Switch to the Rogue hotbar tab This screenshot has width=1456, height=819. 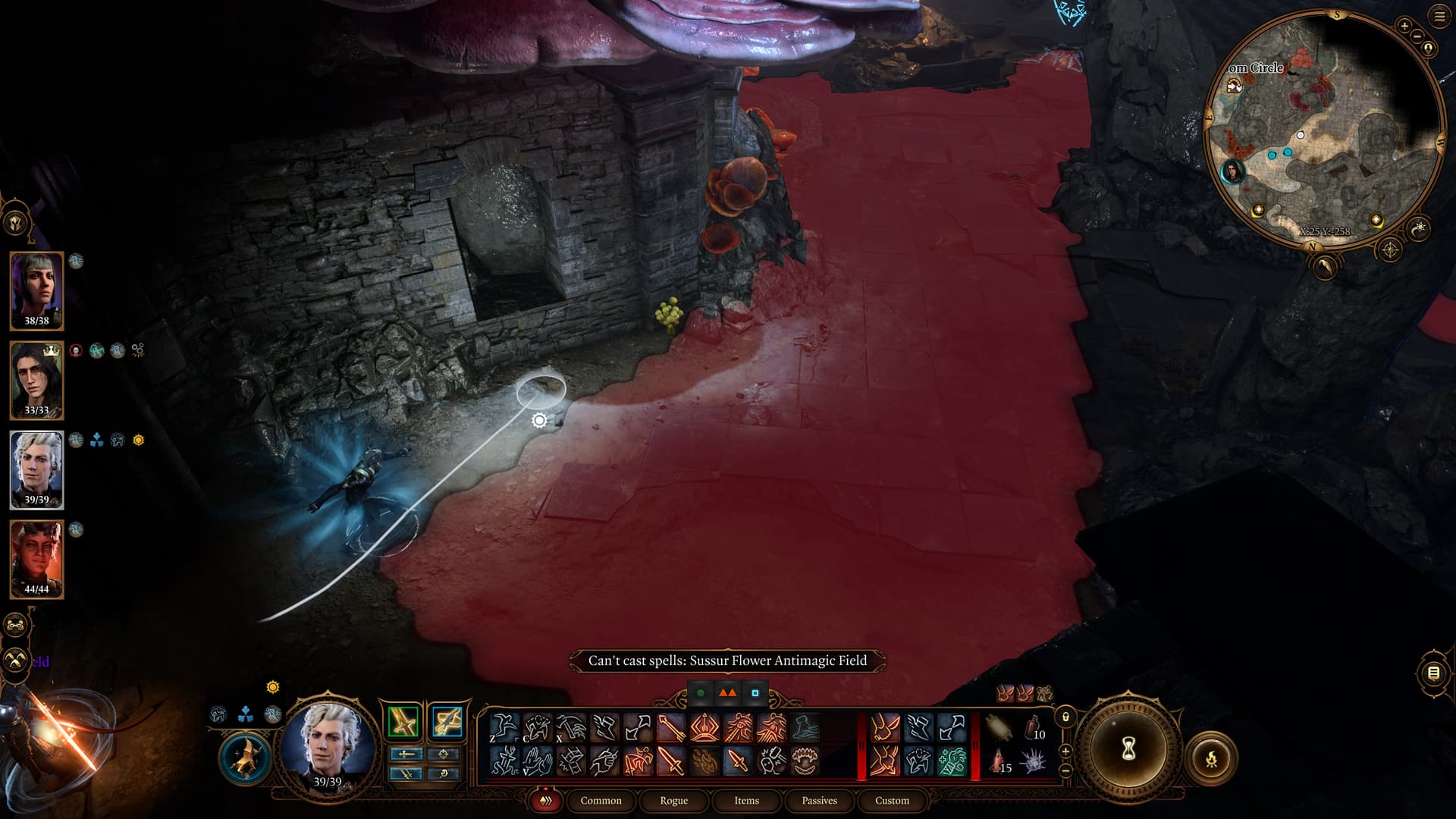point(673,800)
